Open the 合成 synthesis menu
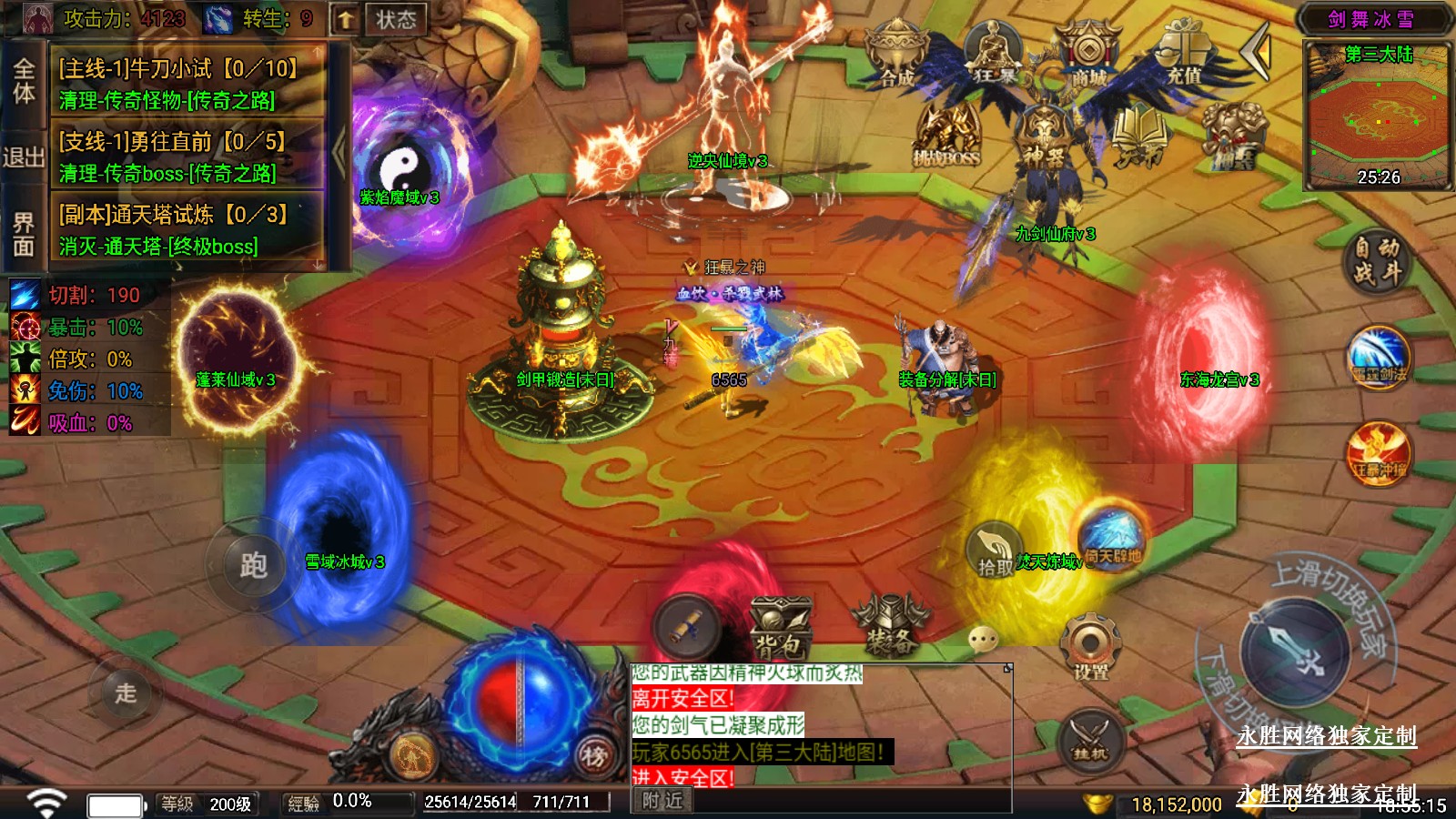The height and width of the screenshot is (819, 1456). [897, 56]
